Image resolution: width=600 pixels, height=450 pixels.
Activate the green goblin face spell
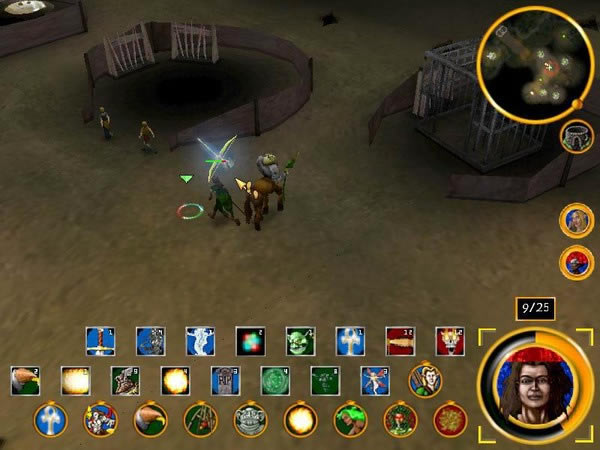click(x=300, y=342)
